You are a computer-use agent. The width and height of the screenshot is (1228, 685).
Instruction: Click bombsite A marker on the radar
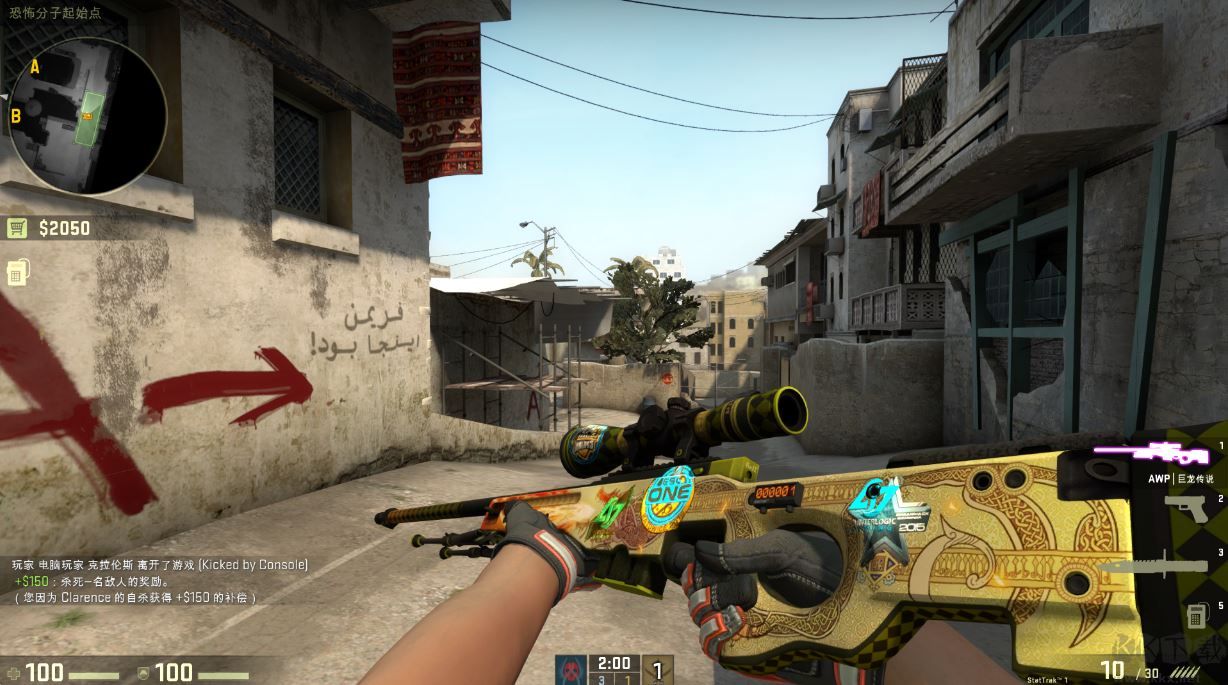pyautogui.click(x=35, y=67)
